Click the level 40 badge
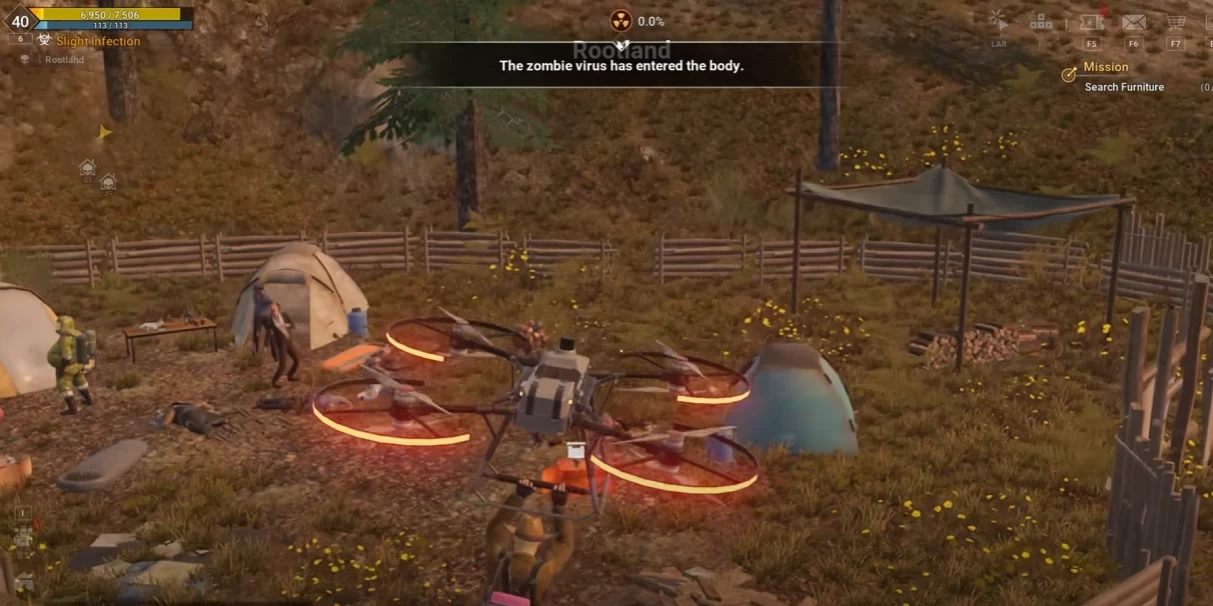Image resolution: width=1213 pixels, height=606 pixels. coord(20,21)
